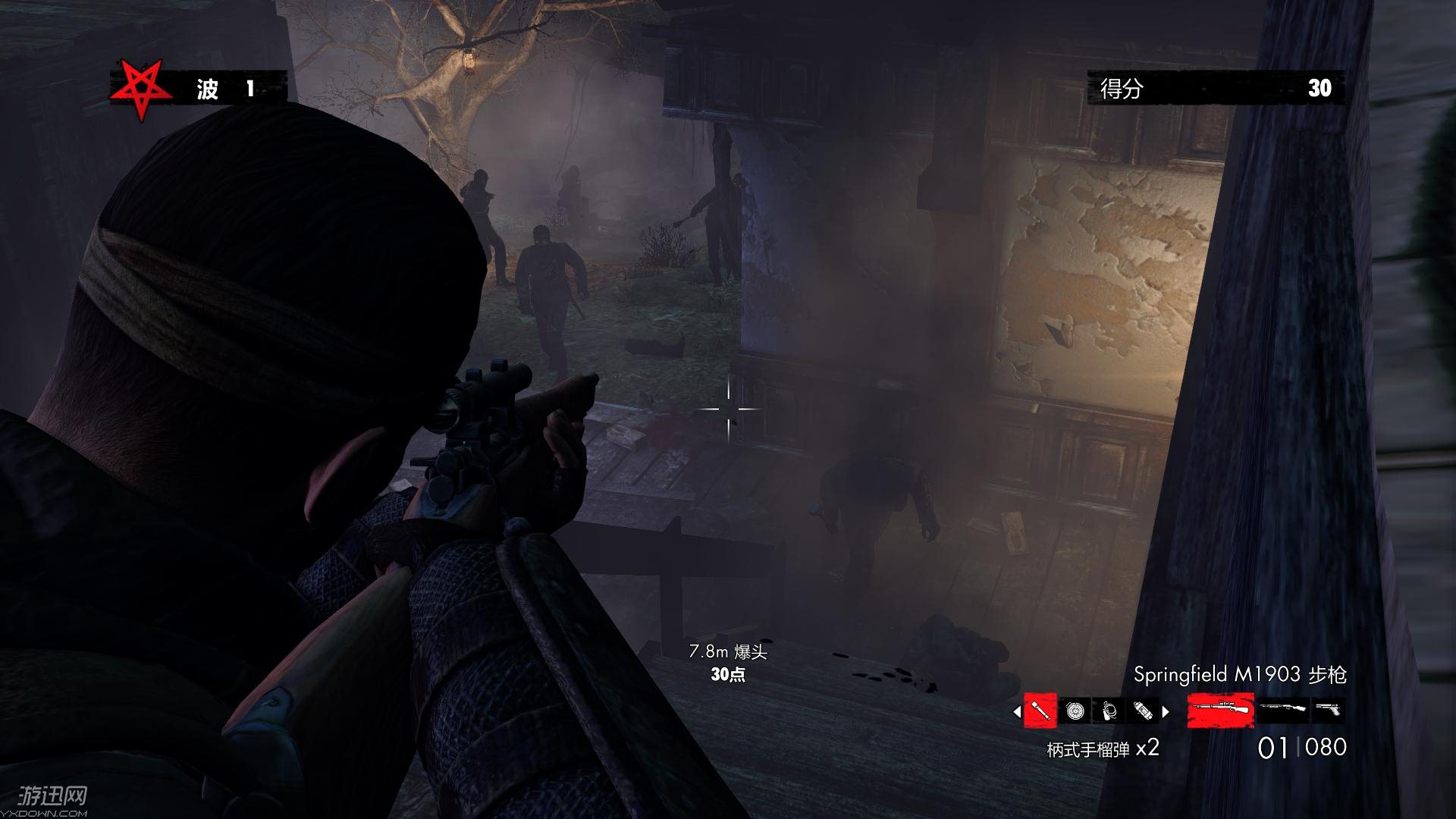
Task: Pick the dynamite canister item
Action: 1143,711
